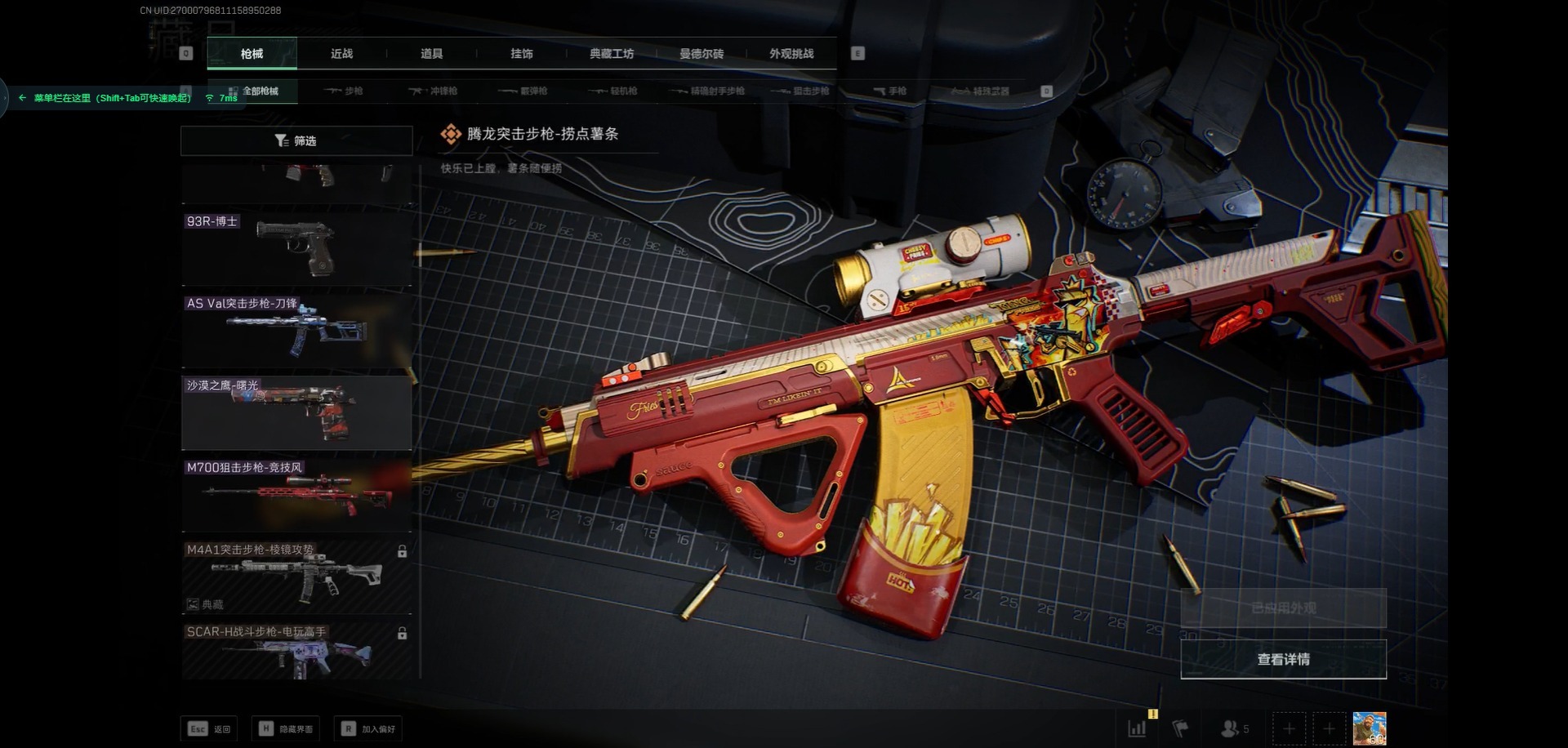Open the player avatar profile
The image size is (1568, 748).
[1369, 728]
